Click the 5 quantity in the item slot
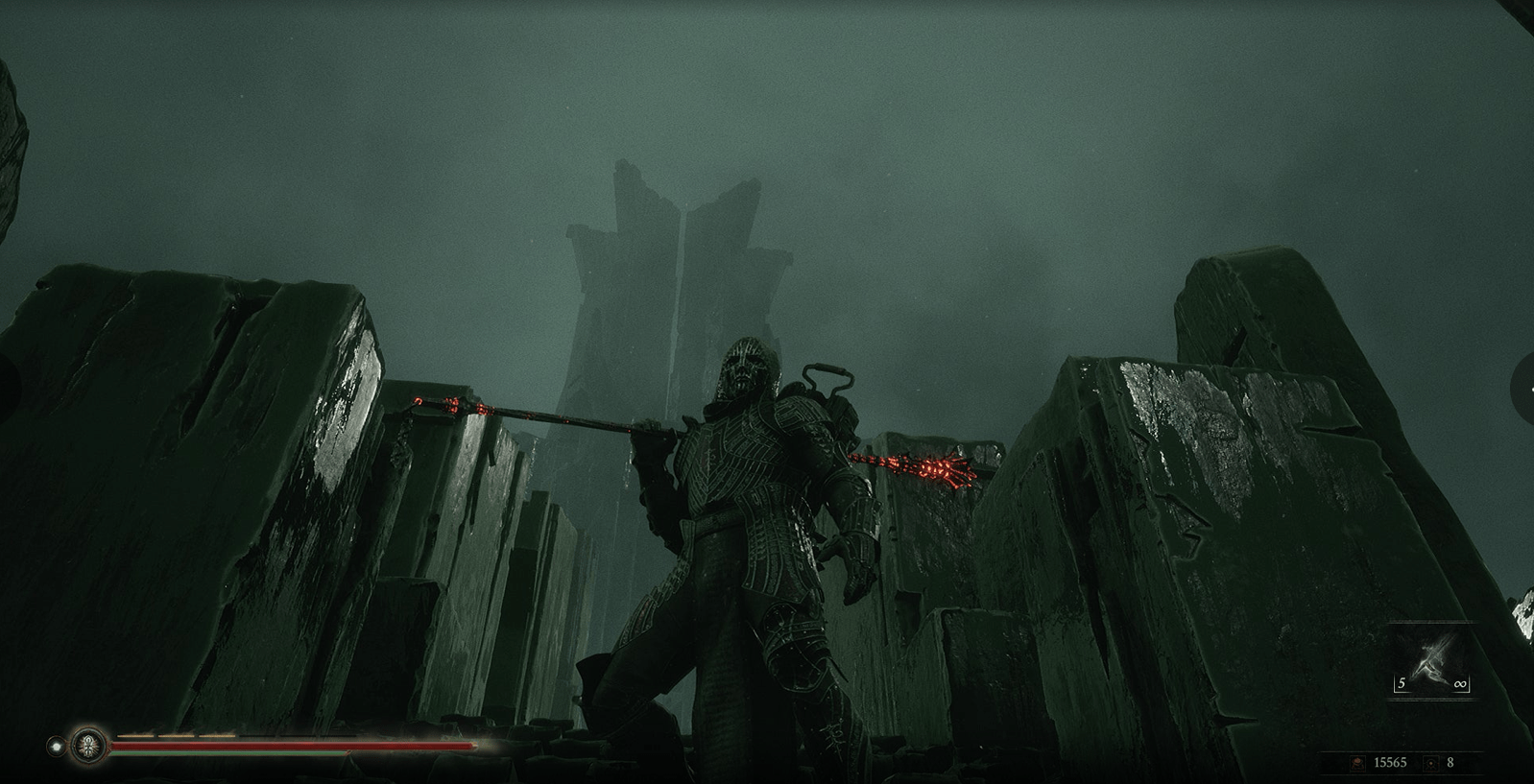This screenshot has height=784, width=1534. [1402, 682]
